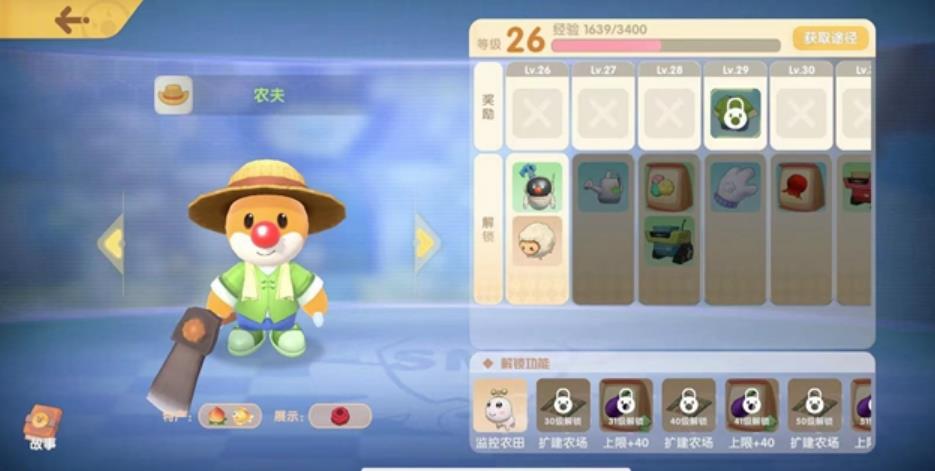The image size is (935, 471).
Task: Select the level 50 locked farm expansion
Action: tap(814, 406)
